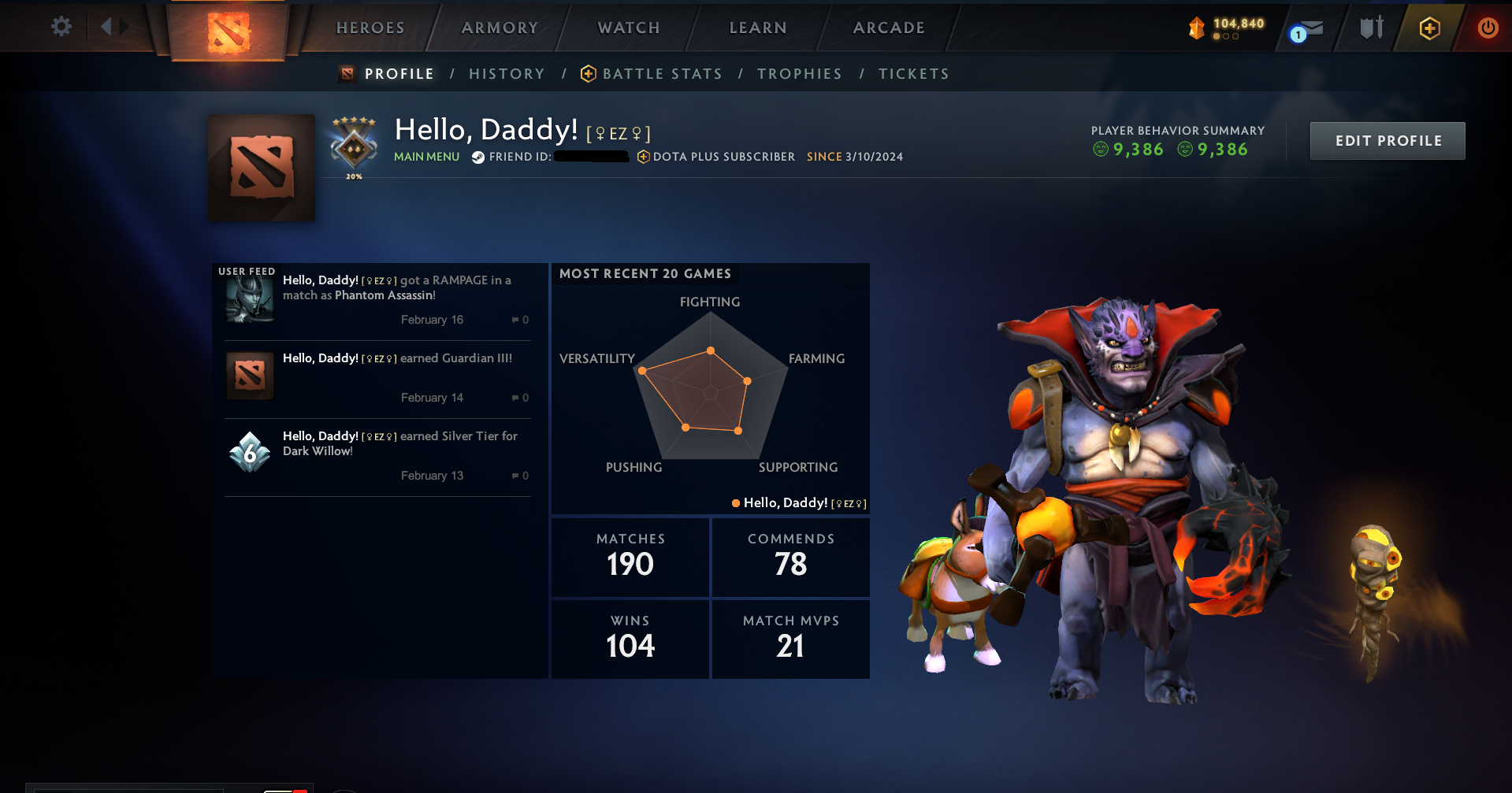The width and height of the screenshot is (1512, 793).
Task: Click the power button to exit
Action: point(1488,28)
